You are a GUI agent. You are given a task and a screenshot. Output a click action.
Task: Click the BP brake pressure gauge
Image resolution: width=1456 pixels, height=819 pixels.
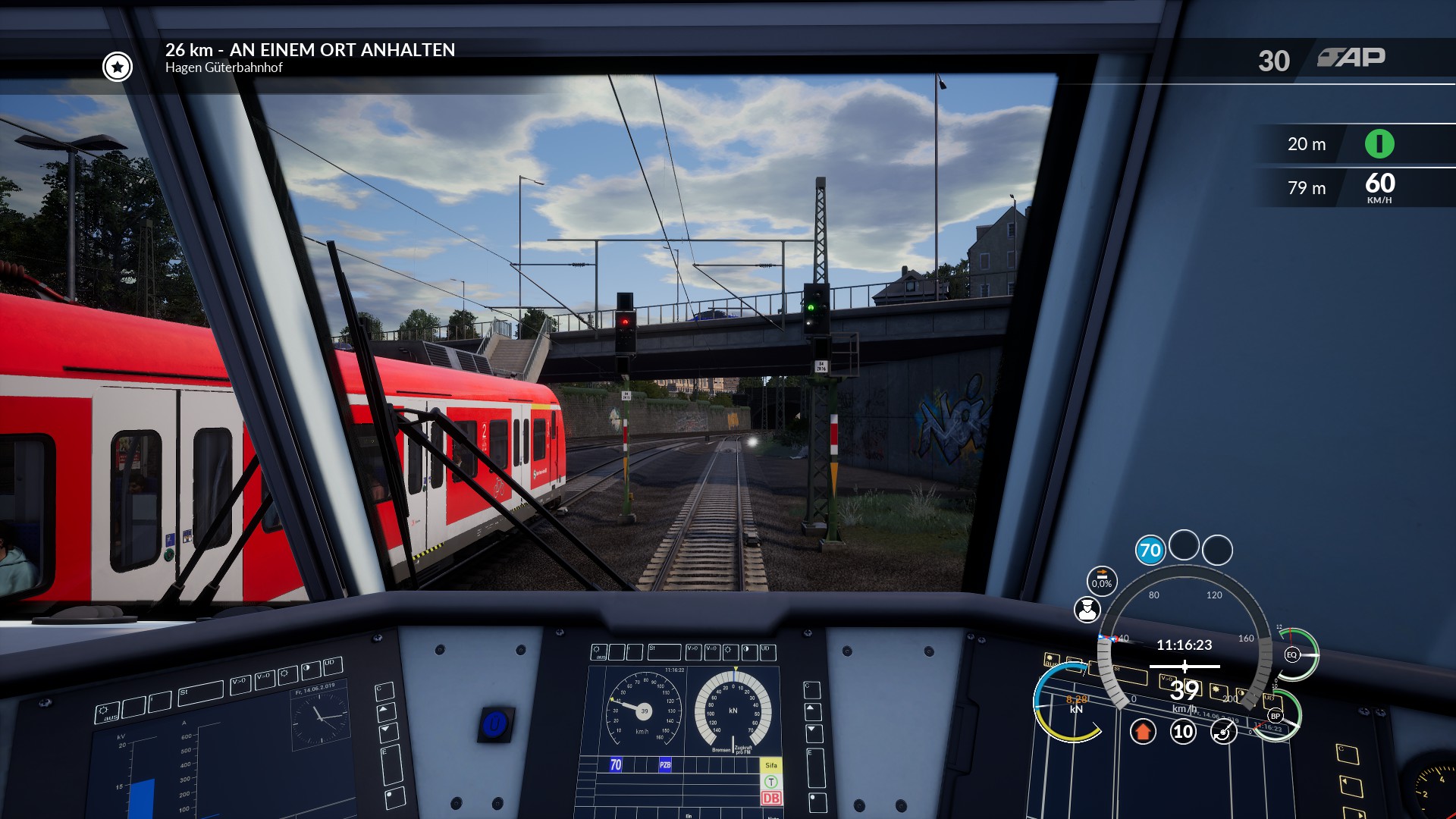(x=1276, y=716)
